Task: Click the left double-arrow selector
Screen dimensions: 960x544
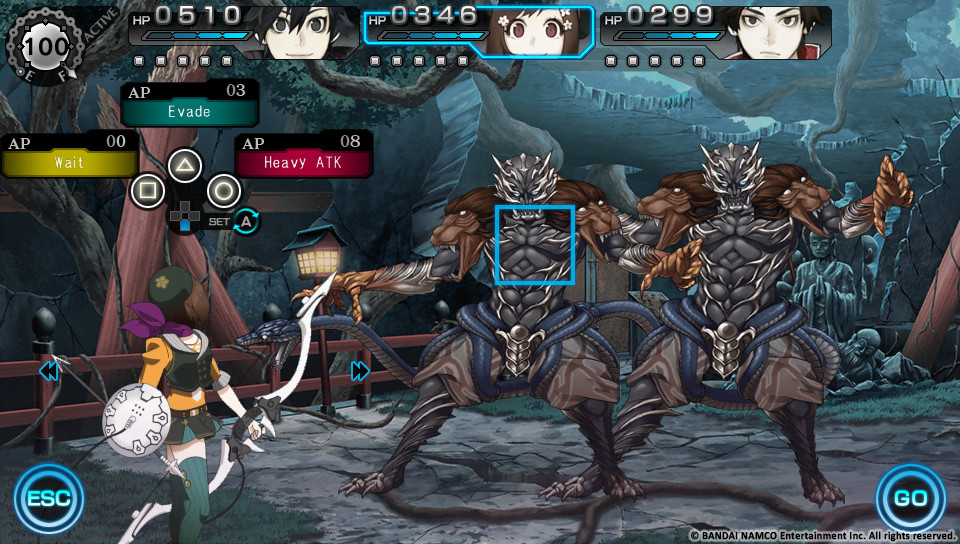Action: click(49, 372)
